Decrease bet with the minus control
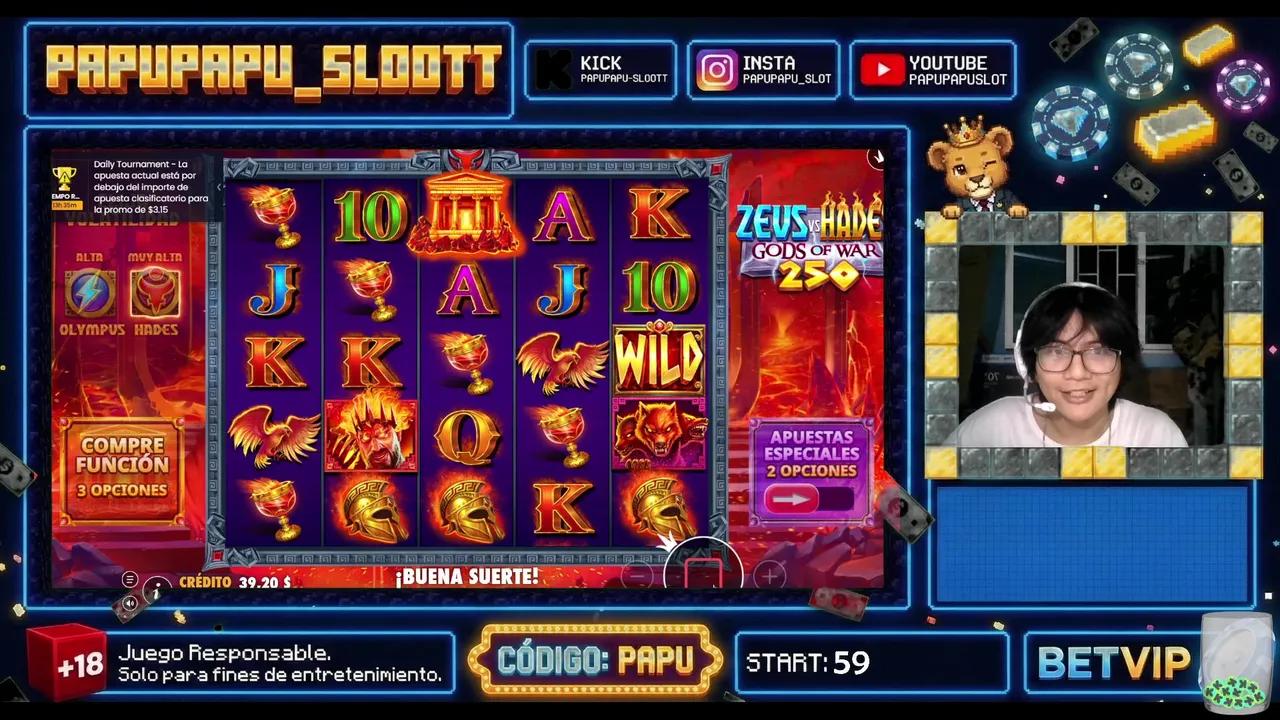 pos(637,577)
